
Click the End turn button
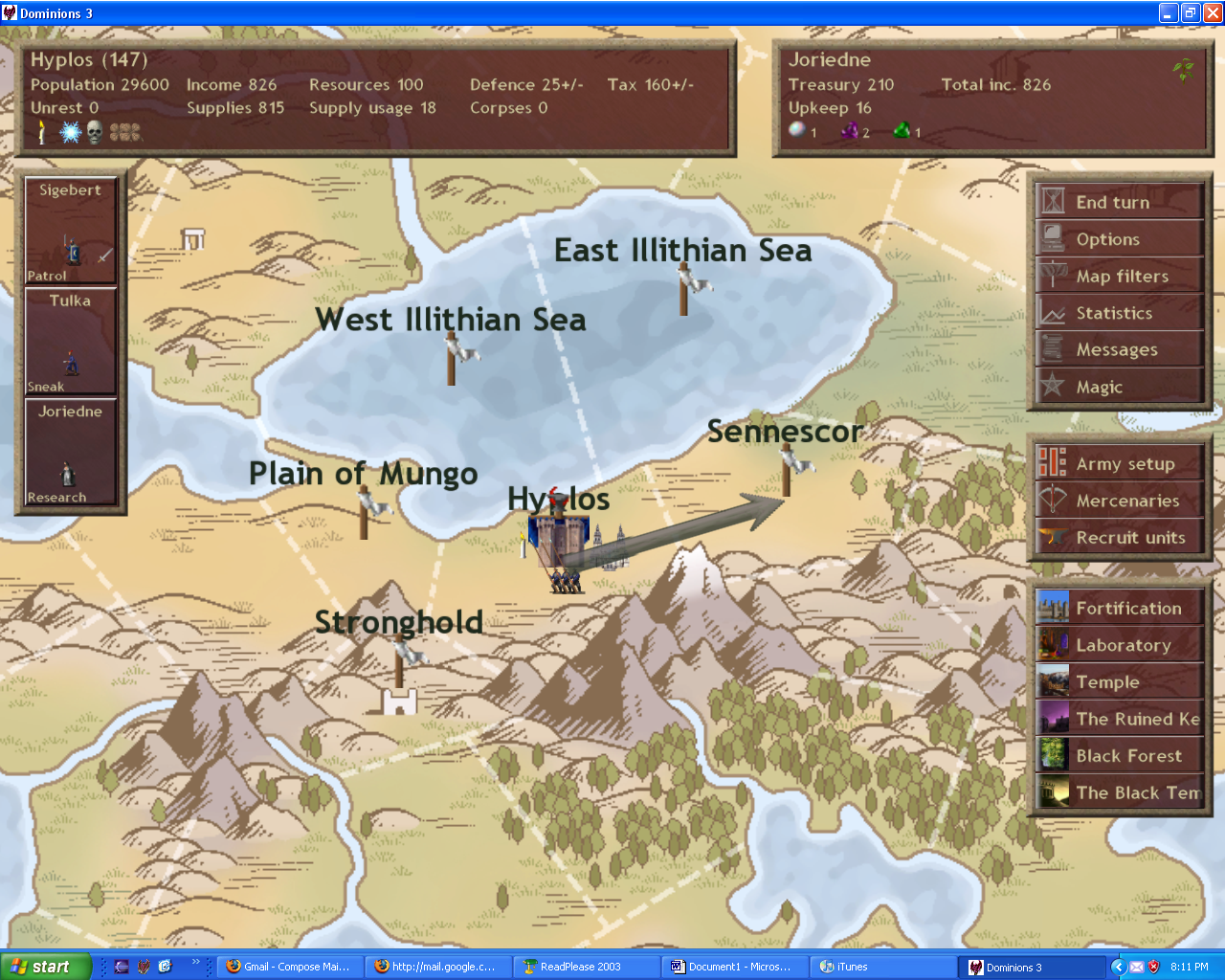(1118, 202)
